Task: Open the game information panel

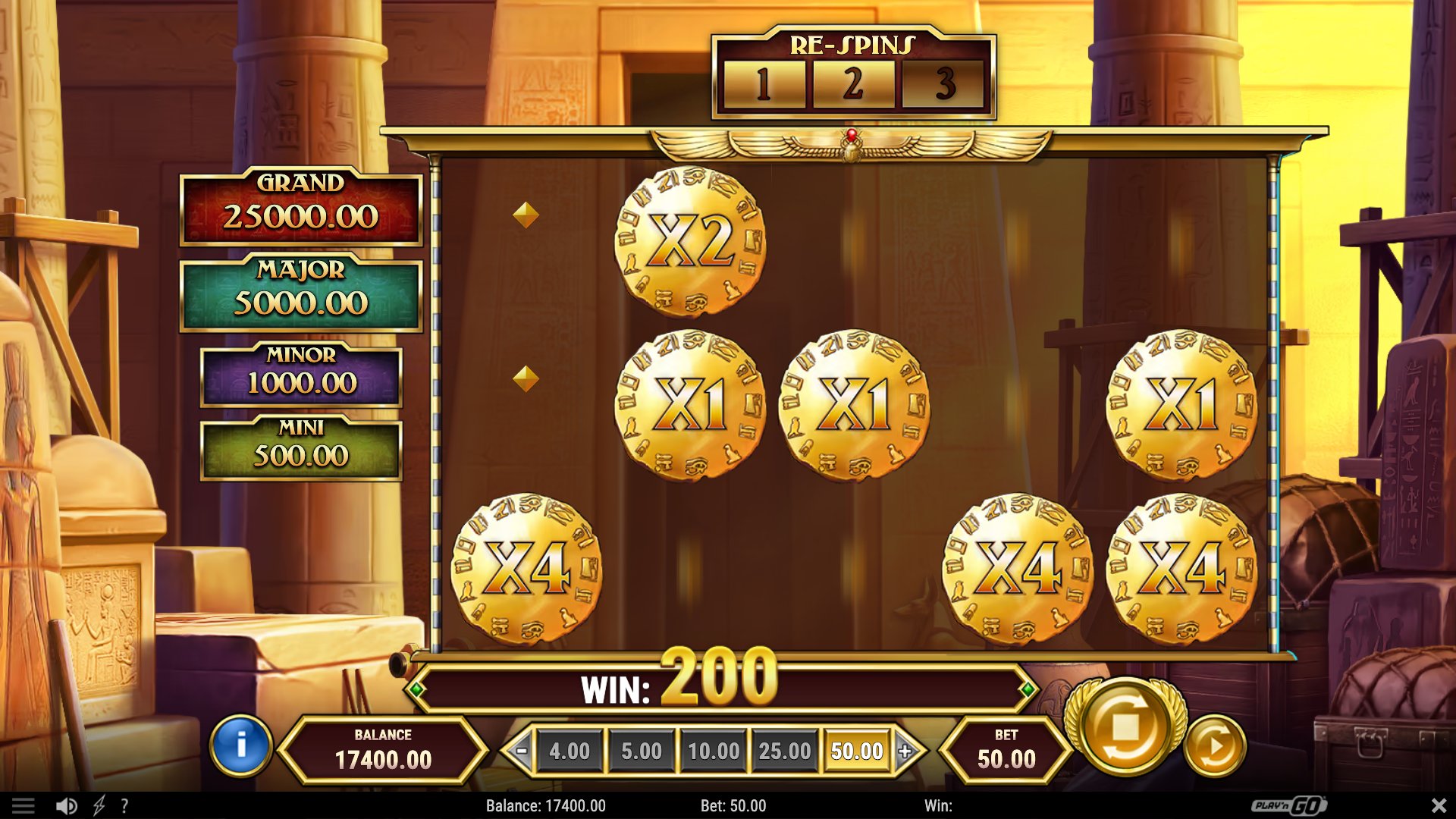Action: click(240, 746)
